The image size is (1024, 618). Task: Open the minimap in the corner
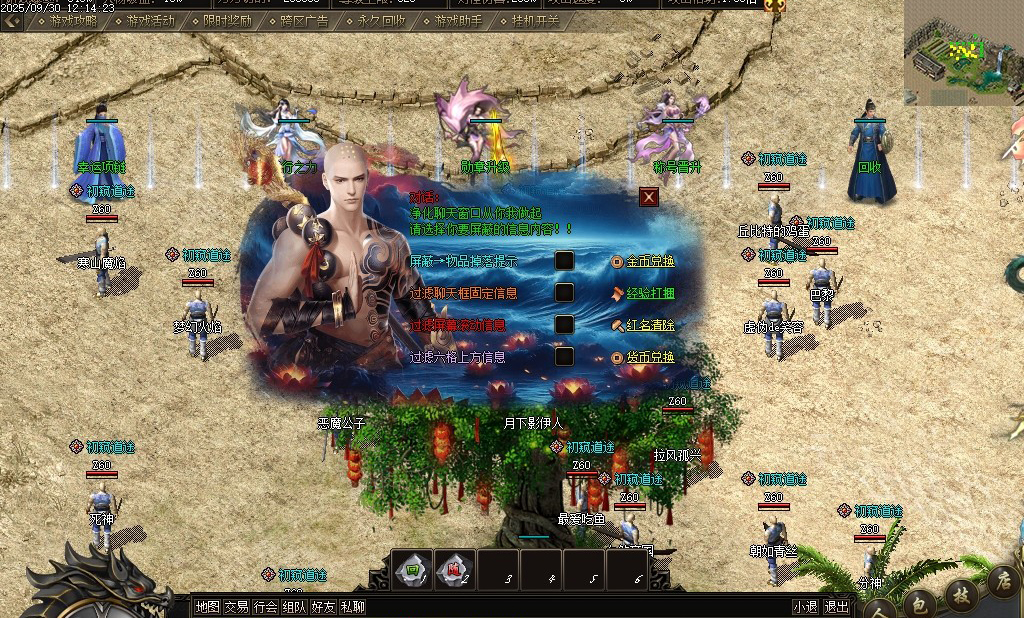[960, 50]
